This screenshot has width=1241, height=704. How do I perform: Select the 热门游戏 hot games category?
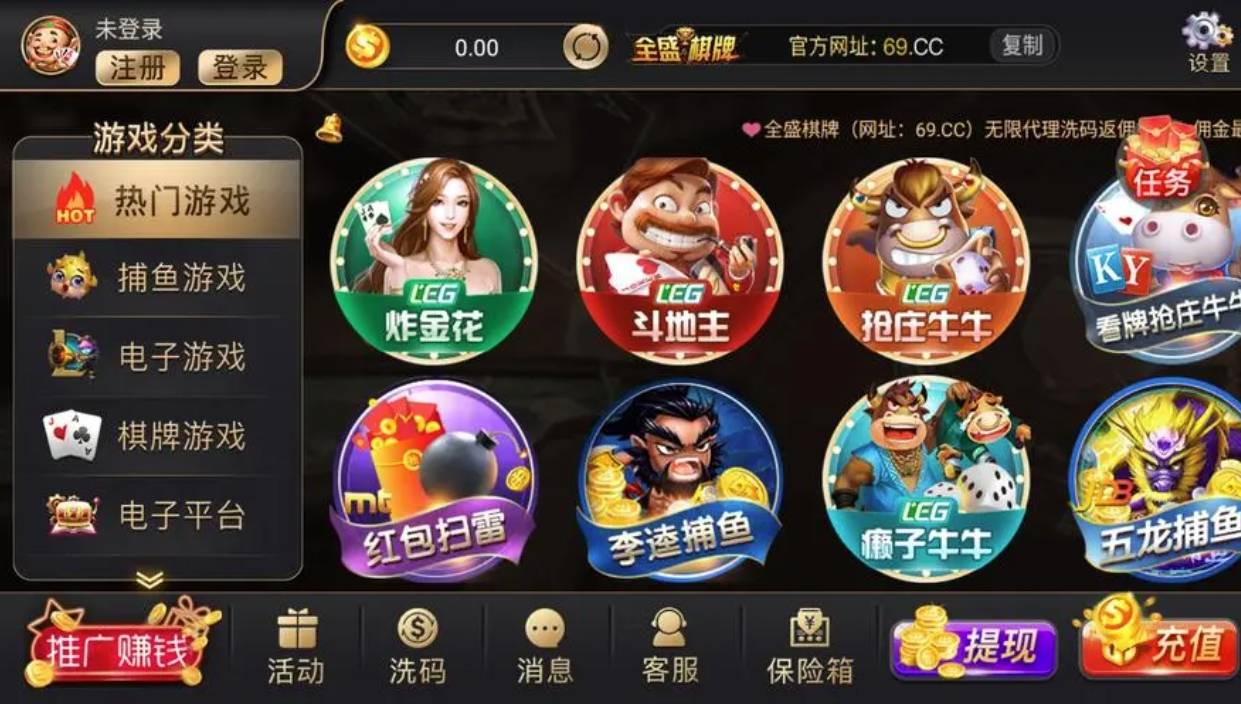(x=158, y=200)
